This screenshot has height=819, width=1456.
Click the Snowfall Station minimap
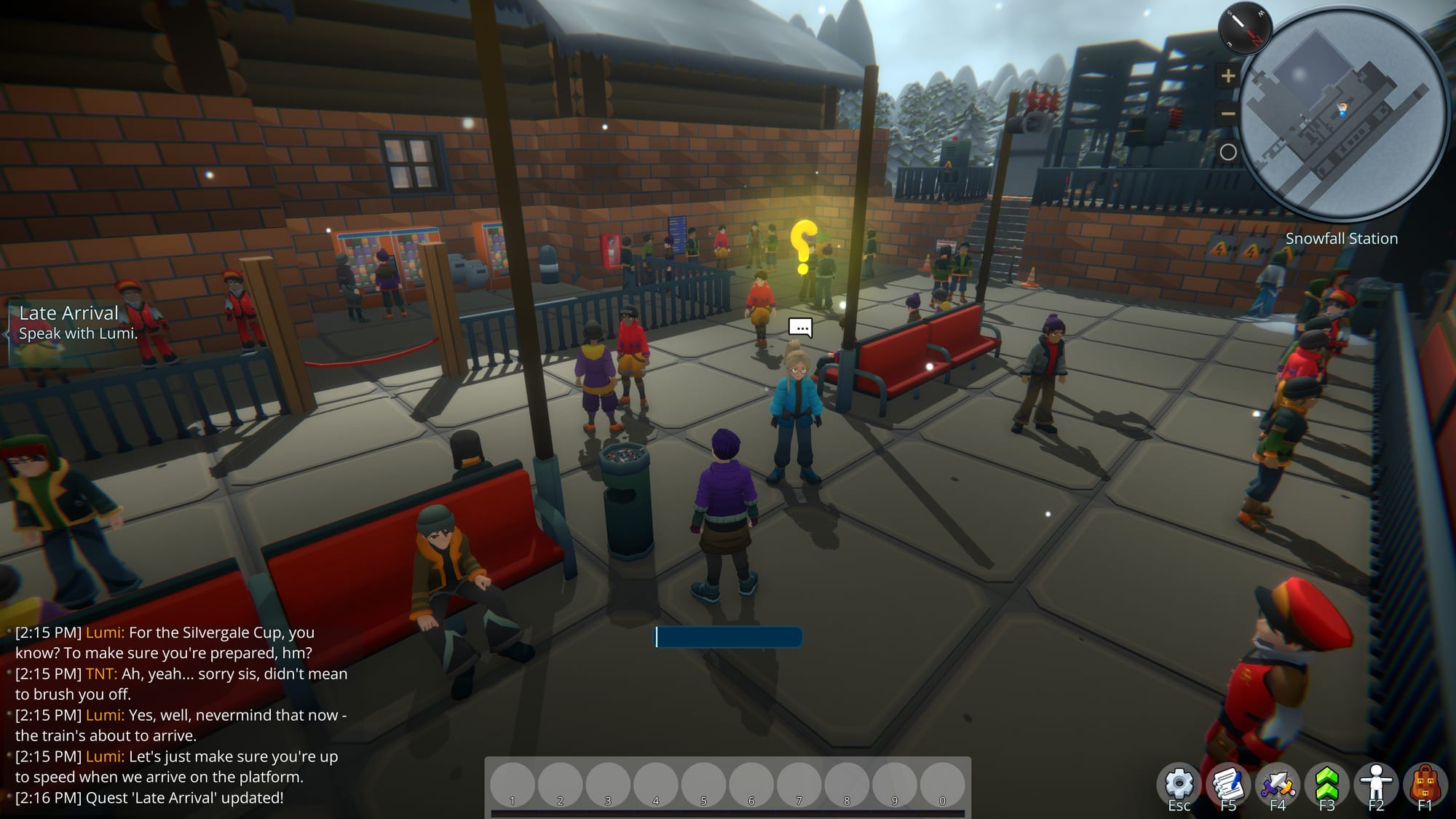tap(1342, 116)
